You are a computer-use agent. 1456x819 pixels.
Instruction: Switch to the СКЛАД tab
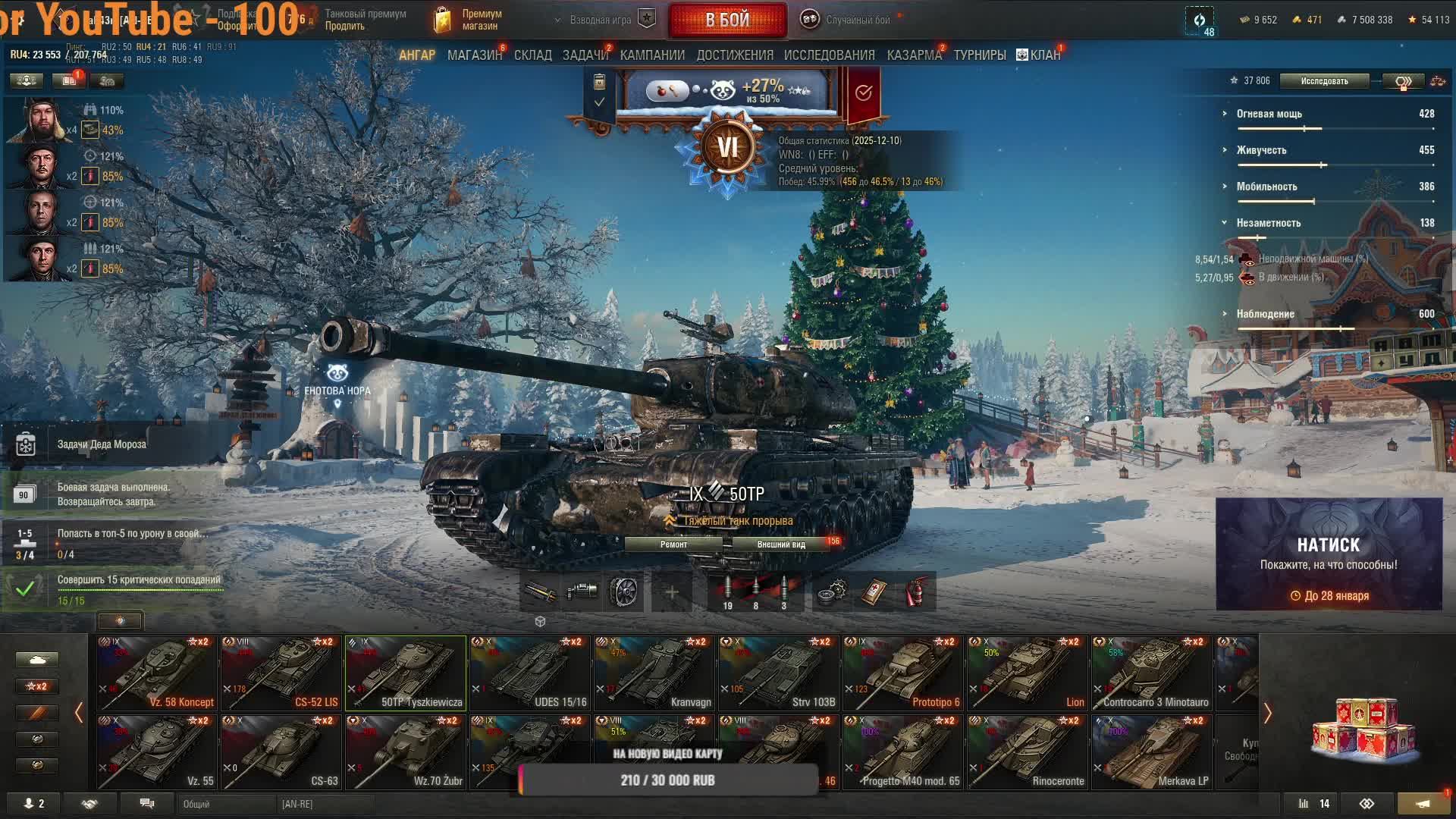tap(532, 55)
